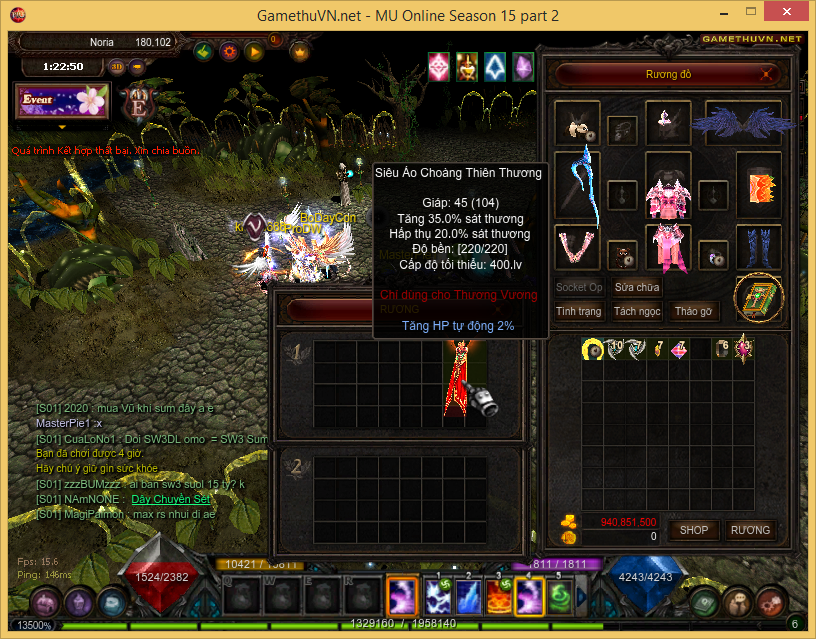Open the Event banner with flower
The height and width of the screenshot is (639, 816).
click(62, 102)
